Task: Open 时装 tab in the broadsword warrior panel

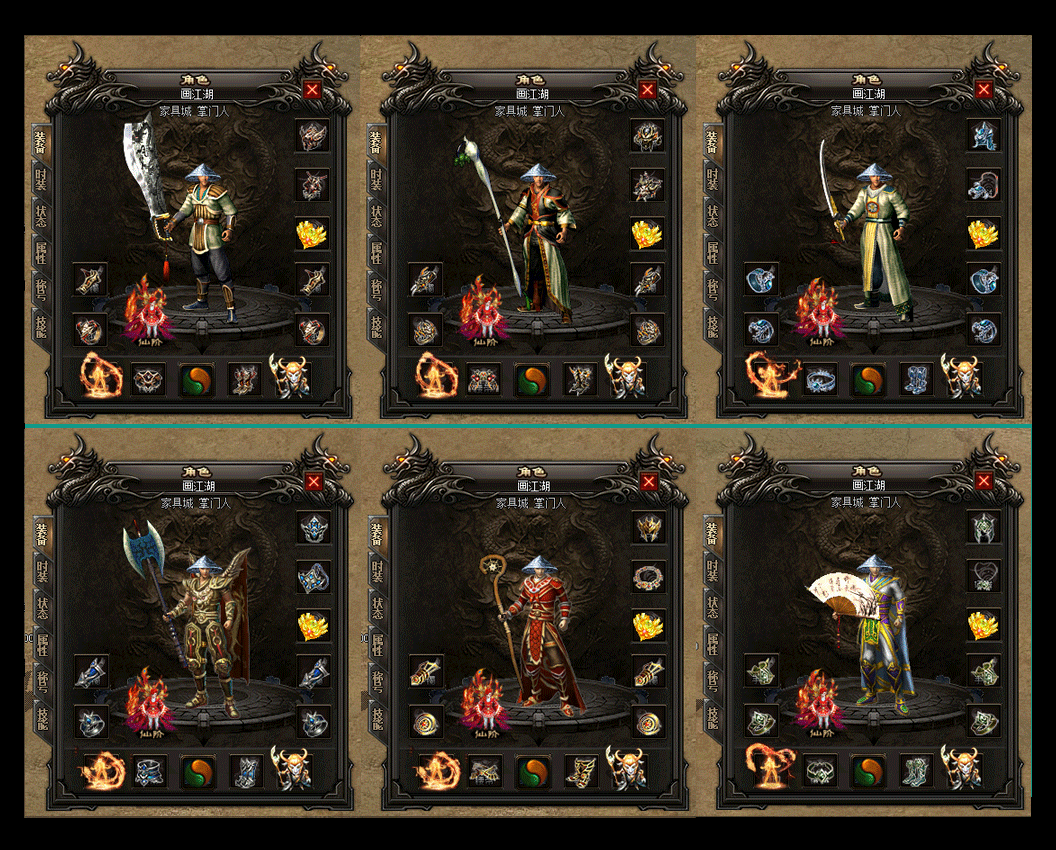Action: point(40,179)
